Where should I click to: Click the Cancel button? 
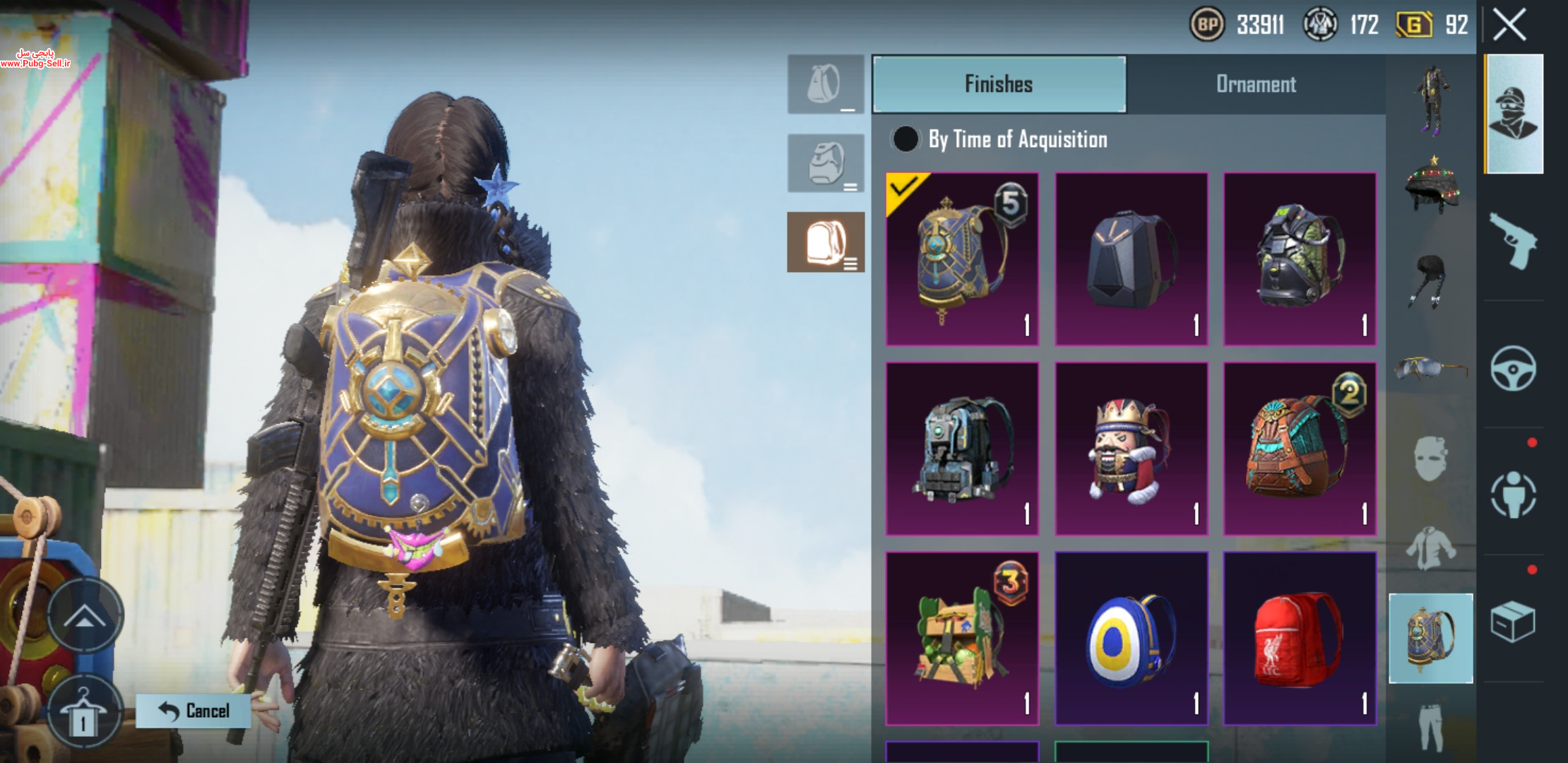[x=194, y=711]
